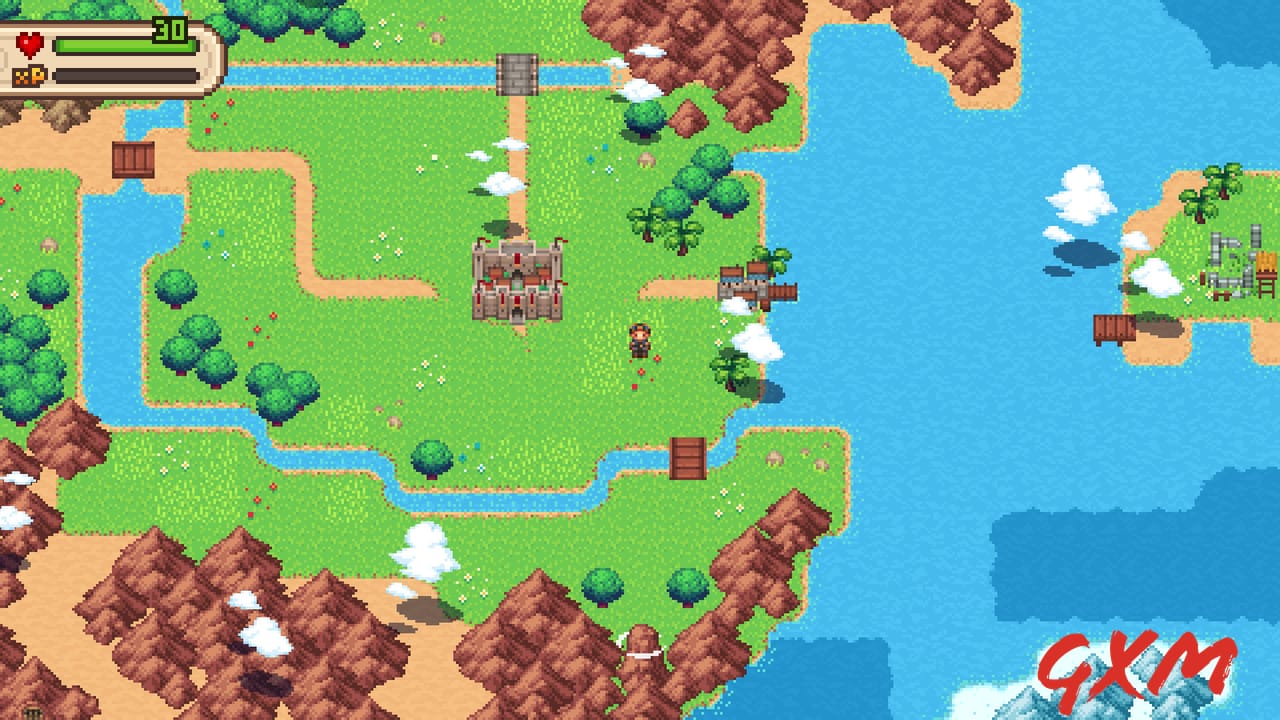Expand the crate platform on the upper left
1280x720 pixels.
pyautogui.click(x=134, y=159)
